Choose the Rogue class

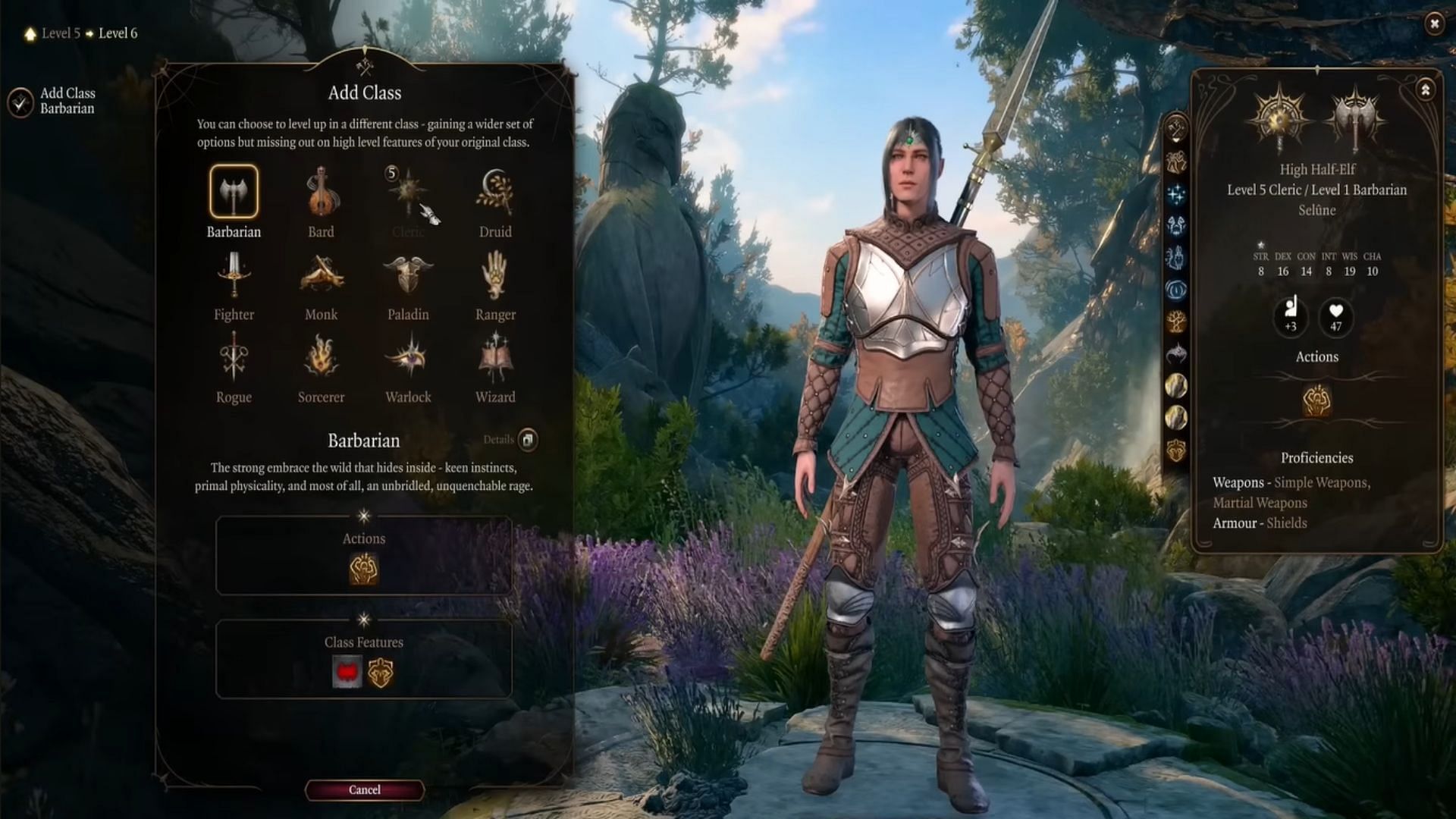pyautogui.click(x=234, y=358)
